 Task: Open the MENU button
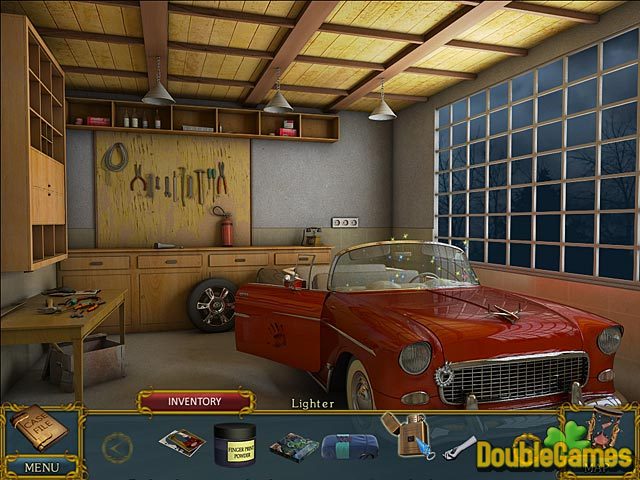tap(41, 466)
